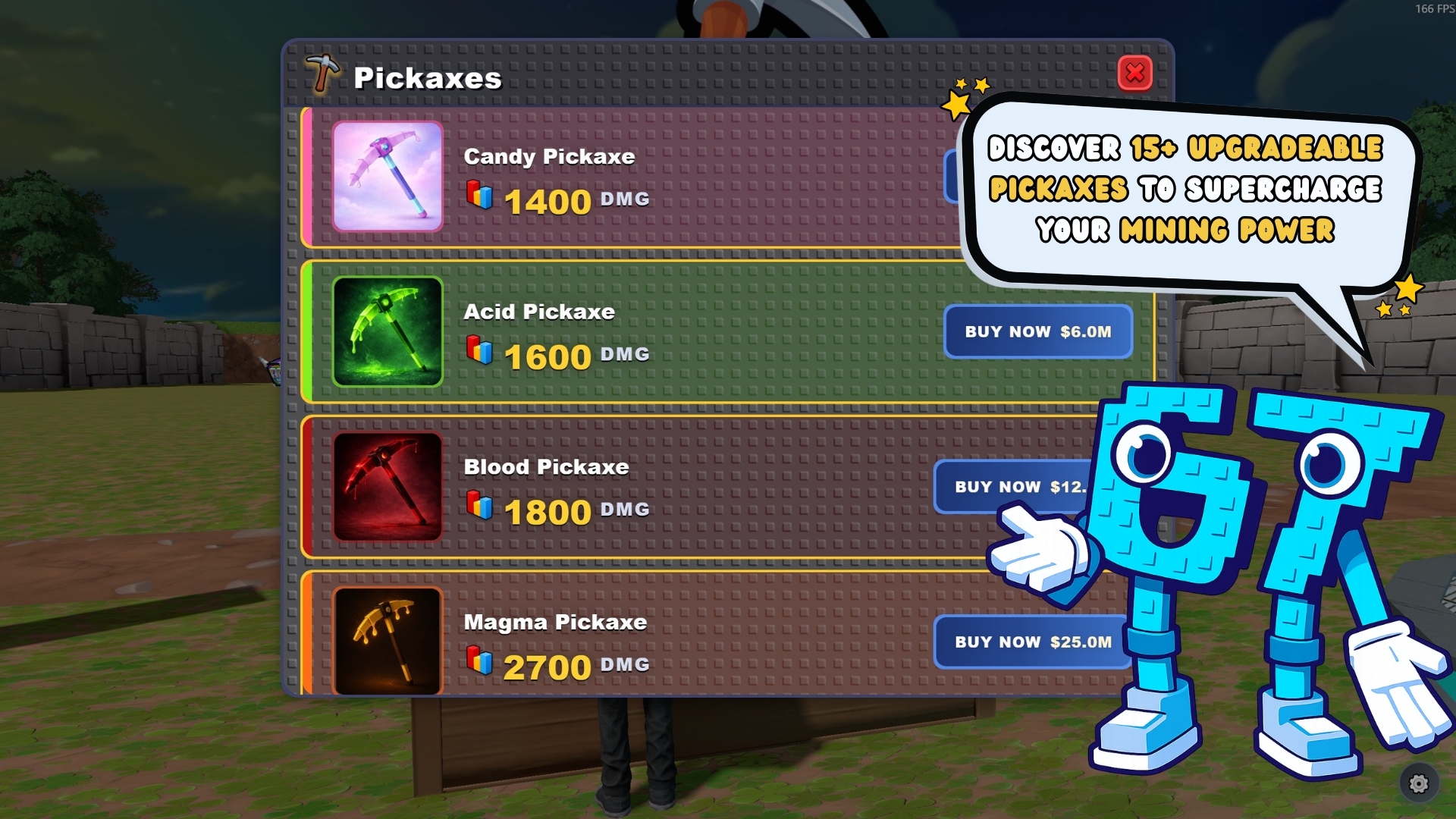Purchase the Blood Pickaxe
Viewport: 1456px width, 819px height.
pos(1009,487)
